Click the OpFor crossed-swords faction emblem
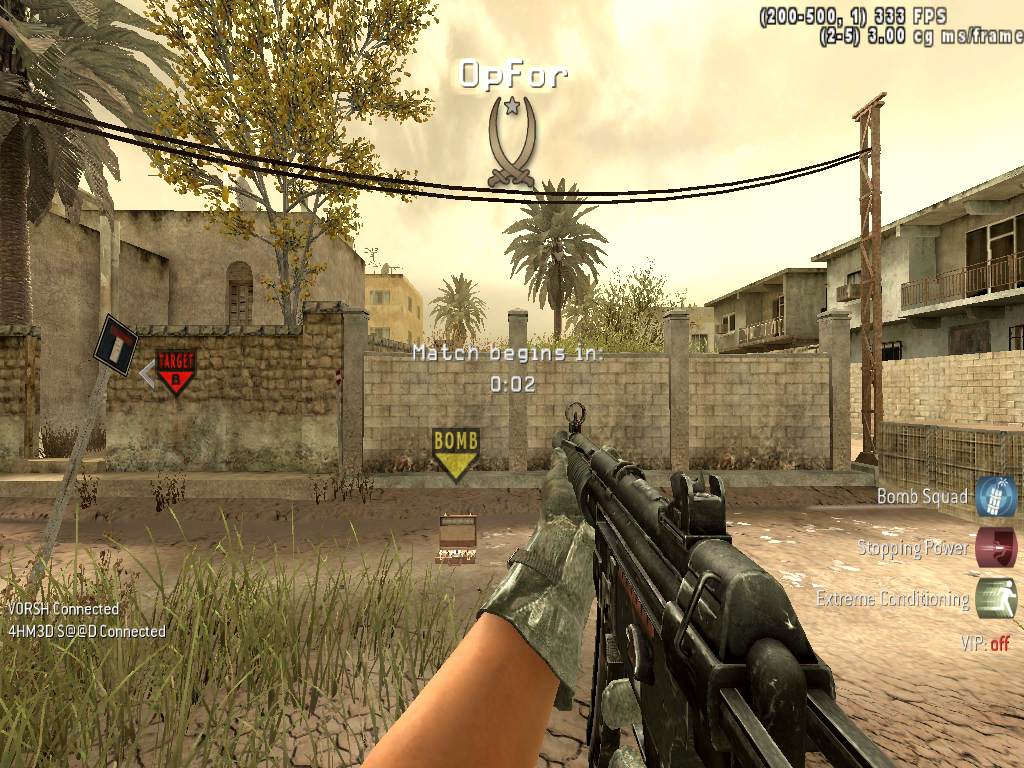Screen dimensions: 1024x768 511,142
